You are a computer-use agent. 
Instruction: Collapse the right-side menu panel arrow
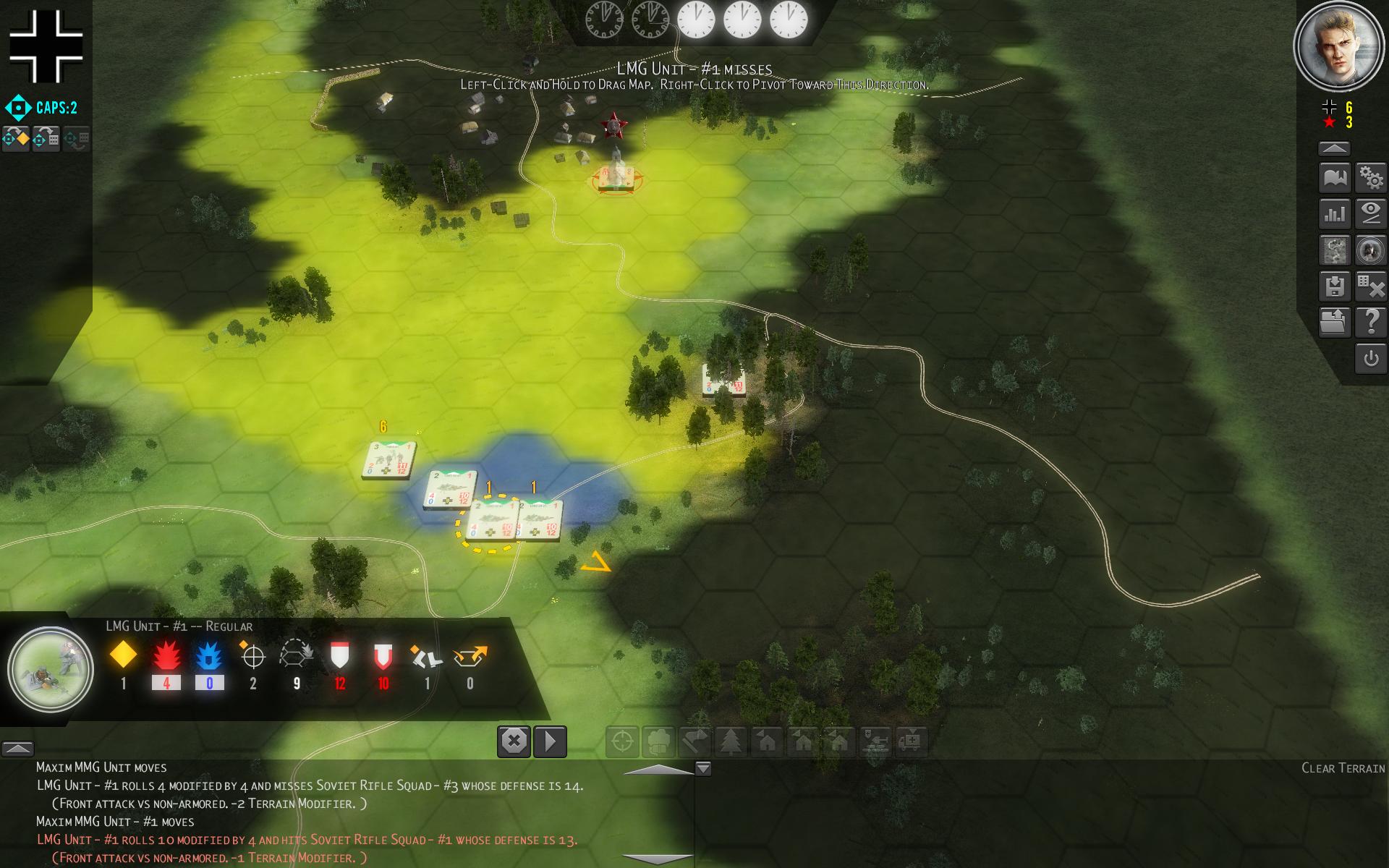(1334, 148)
